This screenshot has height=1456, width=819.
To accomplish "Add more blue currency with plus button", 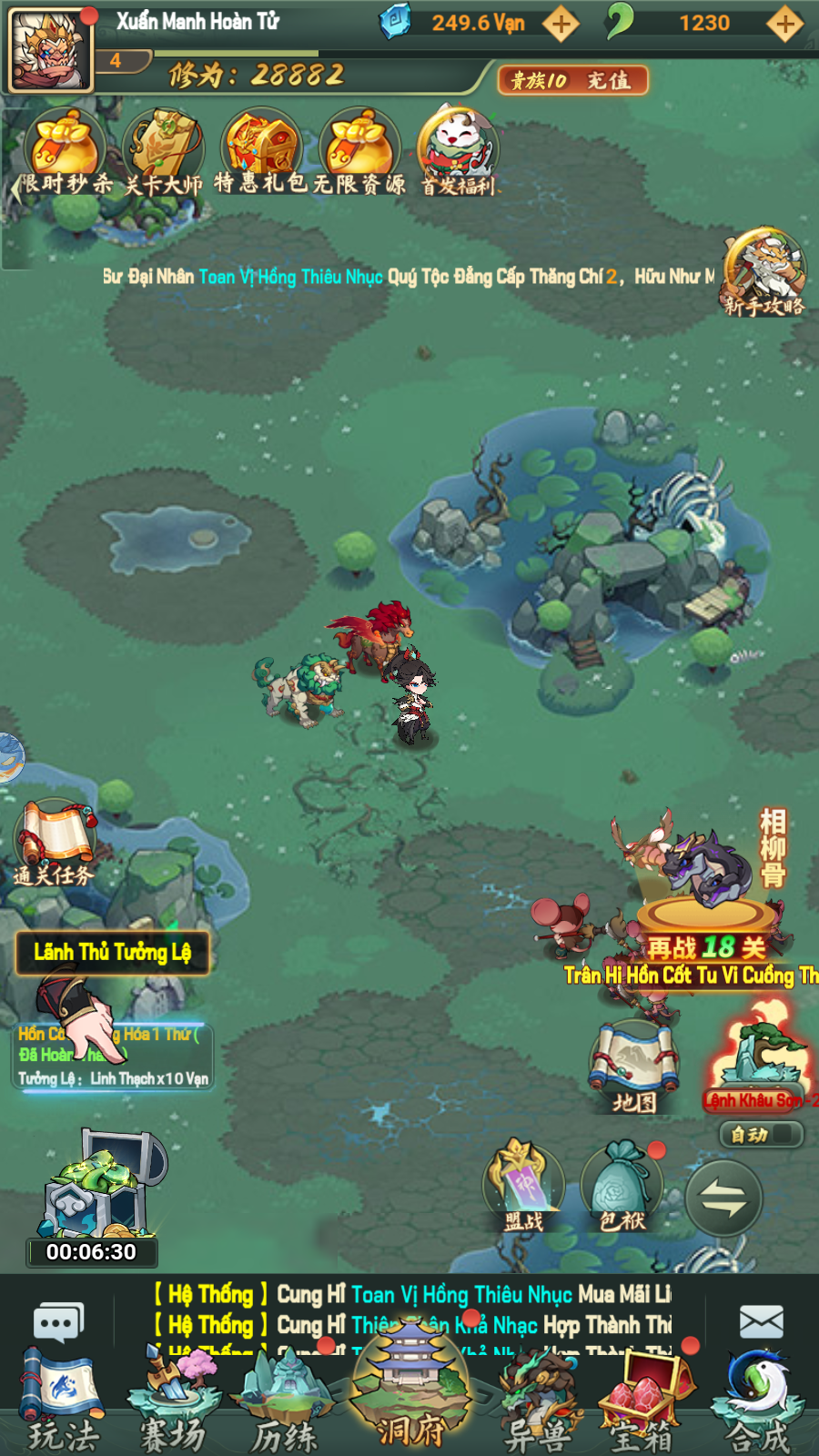I will (561, 24).
